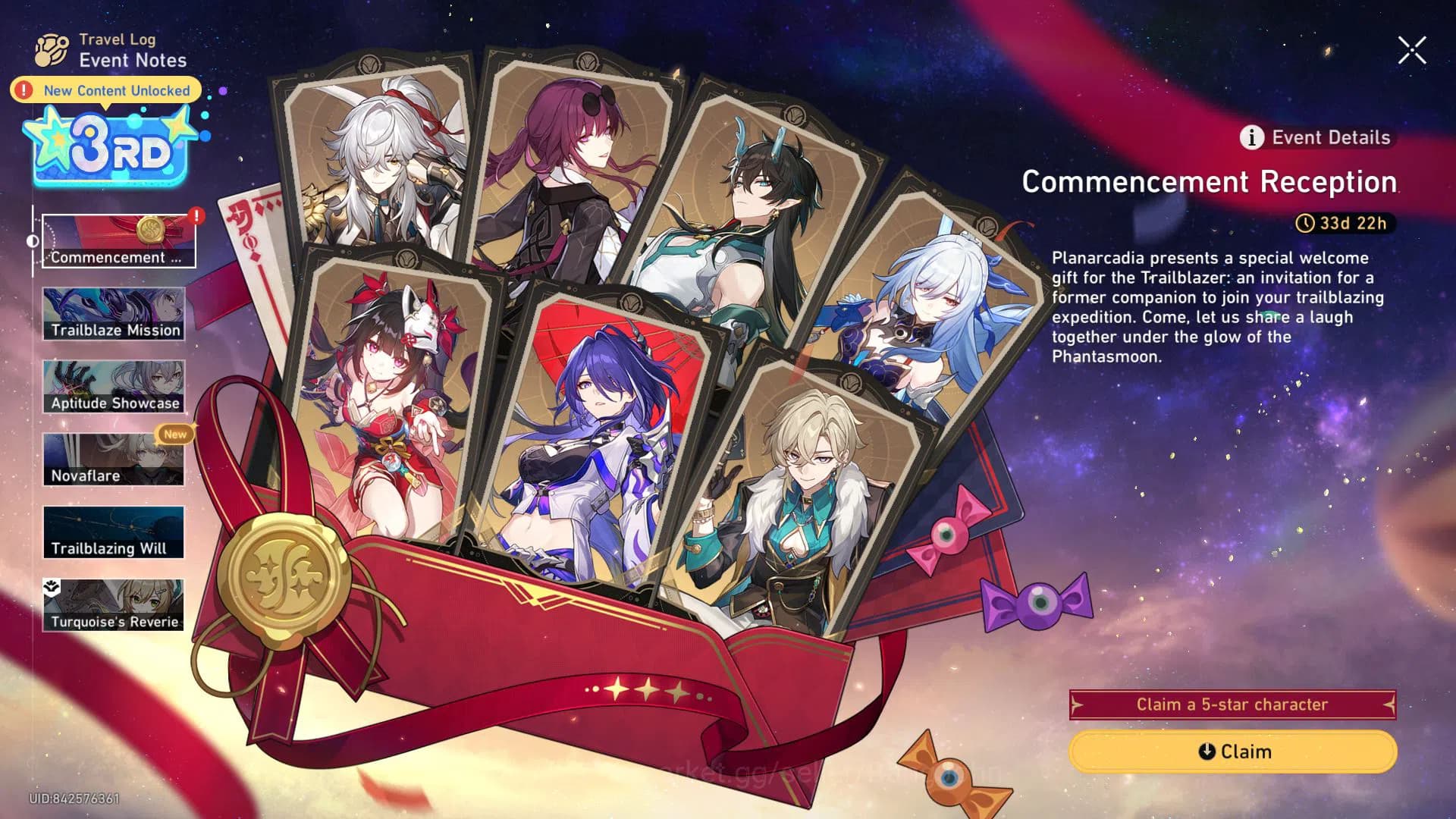Open the Trailblazing Will event
This screenshot has width=1456, height=819.
click(x=114, y=530)
